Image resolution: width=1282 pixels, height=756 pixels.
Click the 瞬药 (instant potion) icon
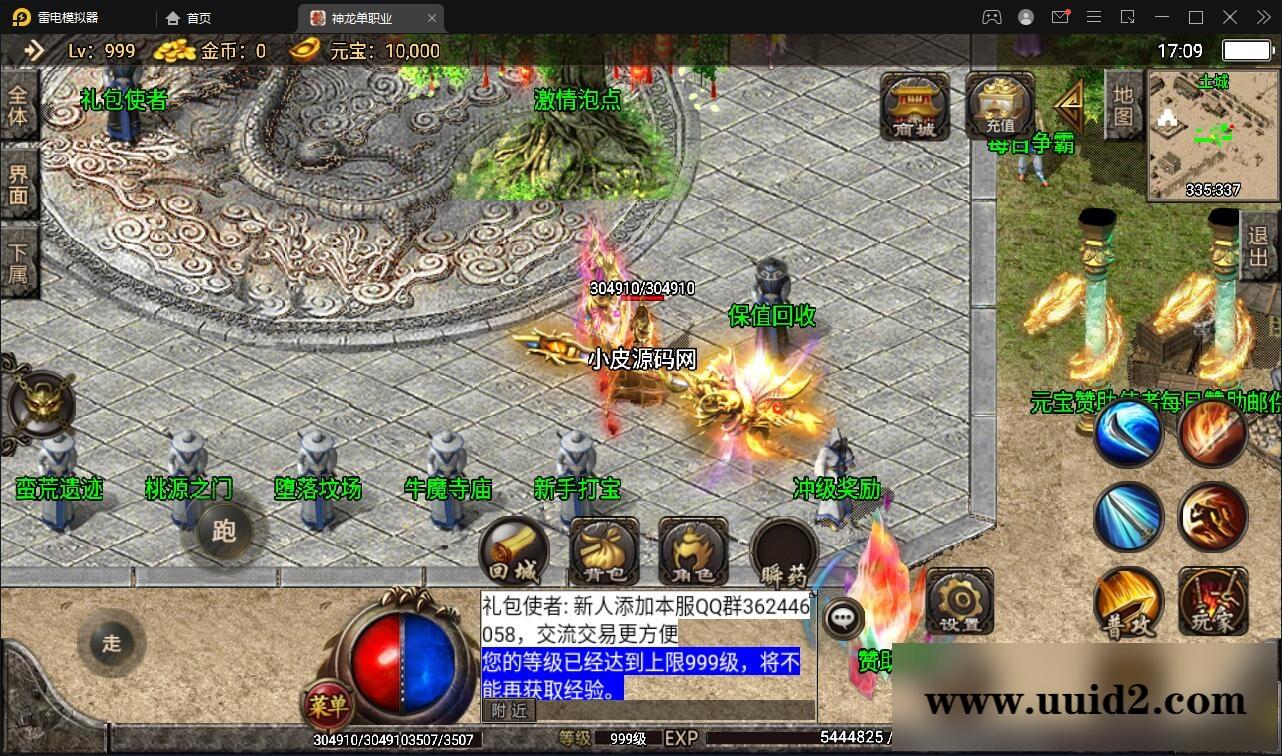[x=783, y=551]
